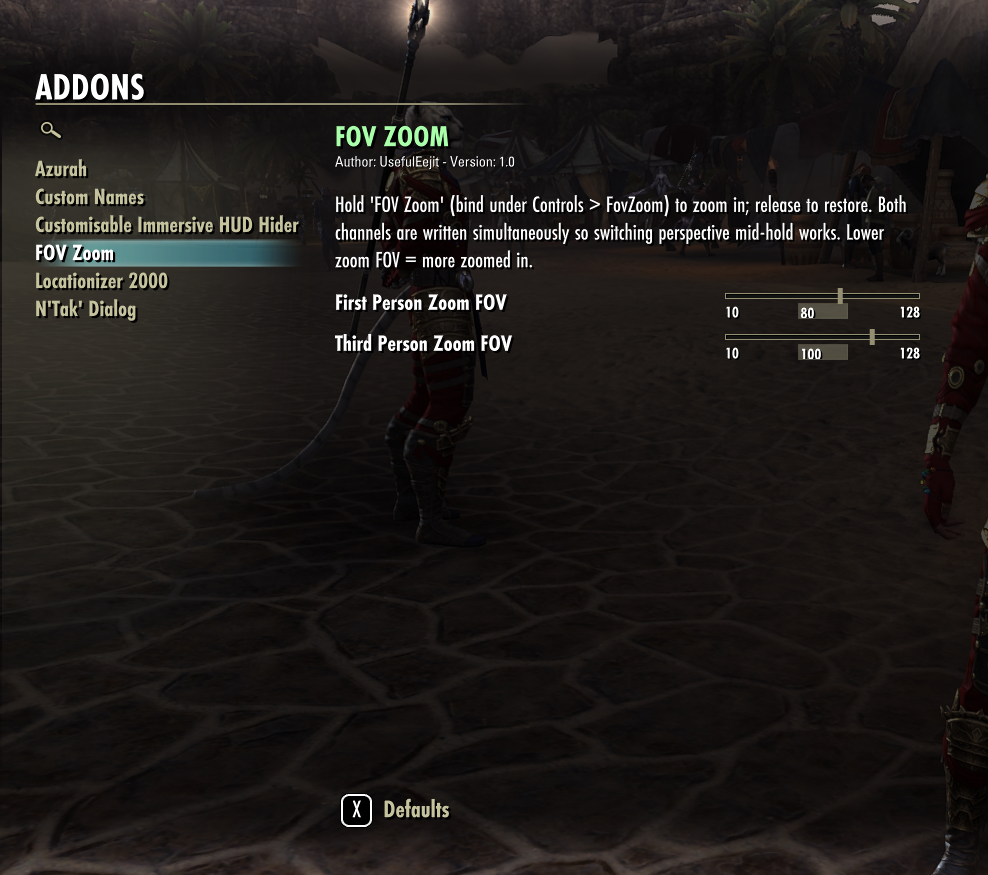The height and width of the screenshot is (875, 988).
Task: Open Customisable Immersive HUD Hider settings
Action: [x=167, y=225]
